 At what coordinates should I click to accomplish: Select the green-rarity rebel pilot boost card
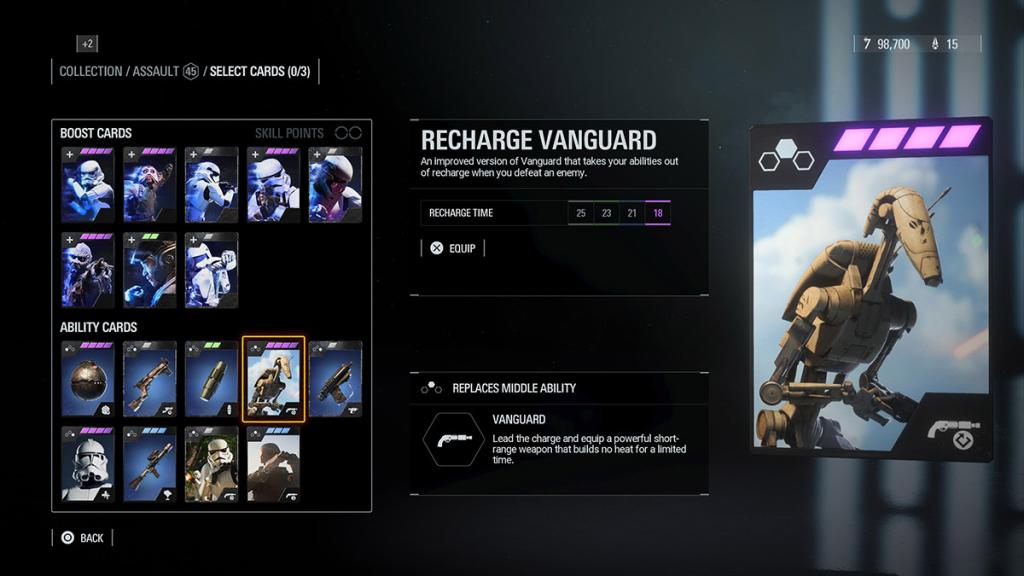point(150,270)
